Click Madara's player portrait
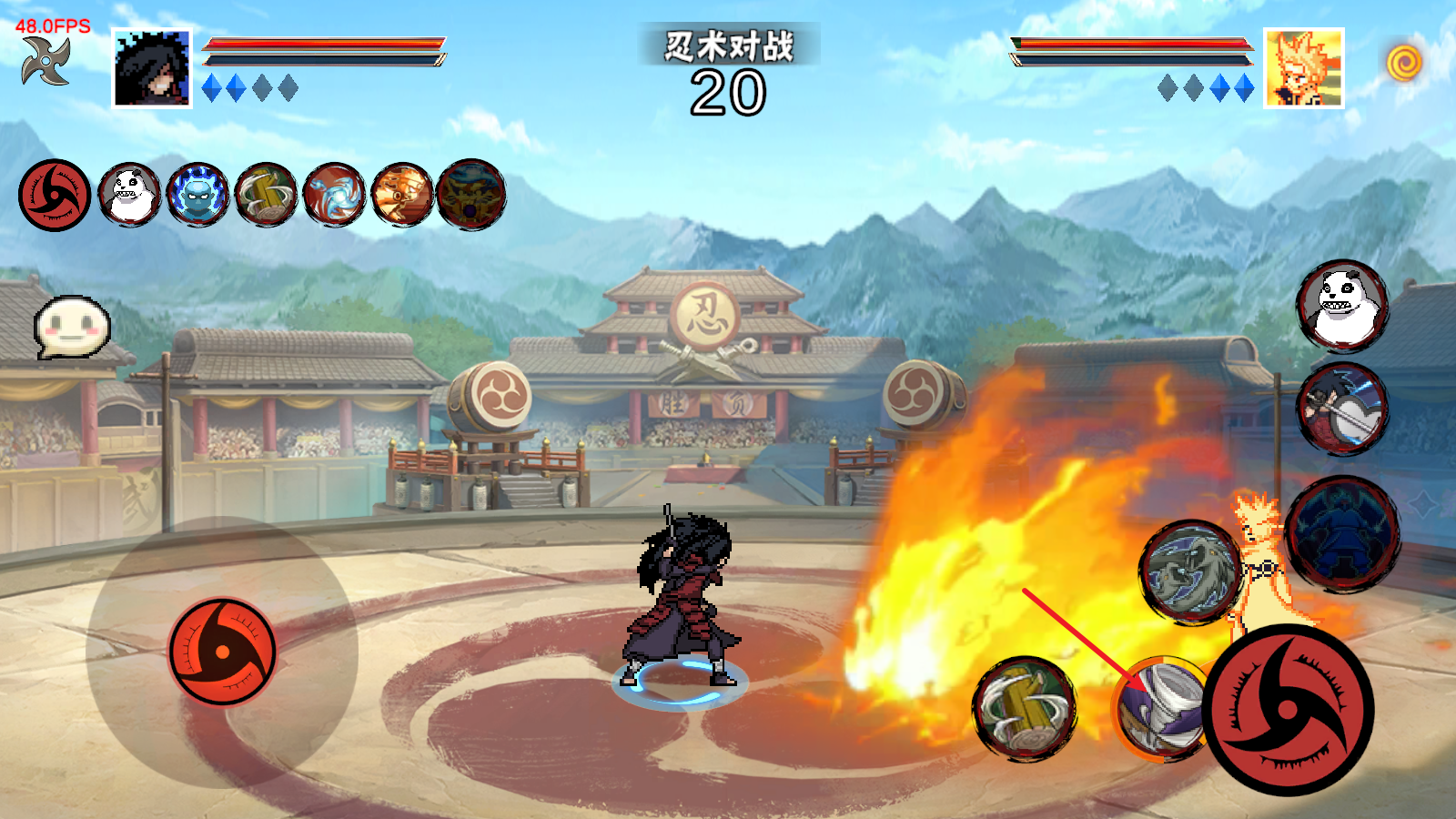The image size is (1456, 819). [x=152, y=68]
